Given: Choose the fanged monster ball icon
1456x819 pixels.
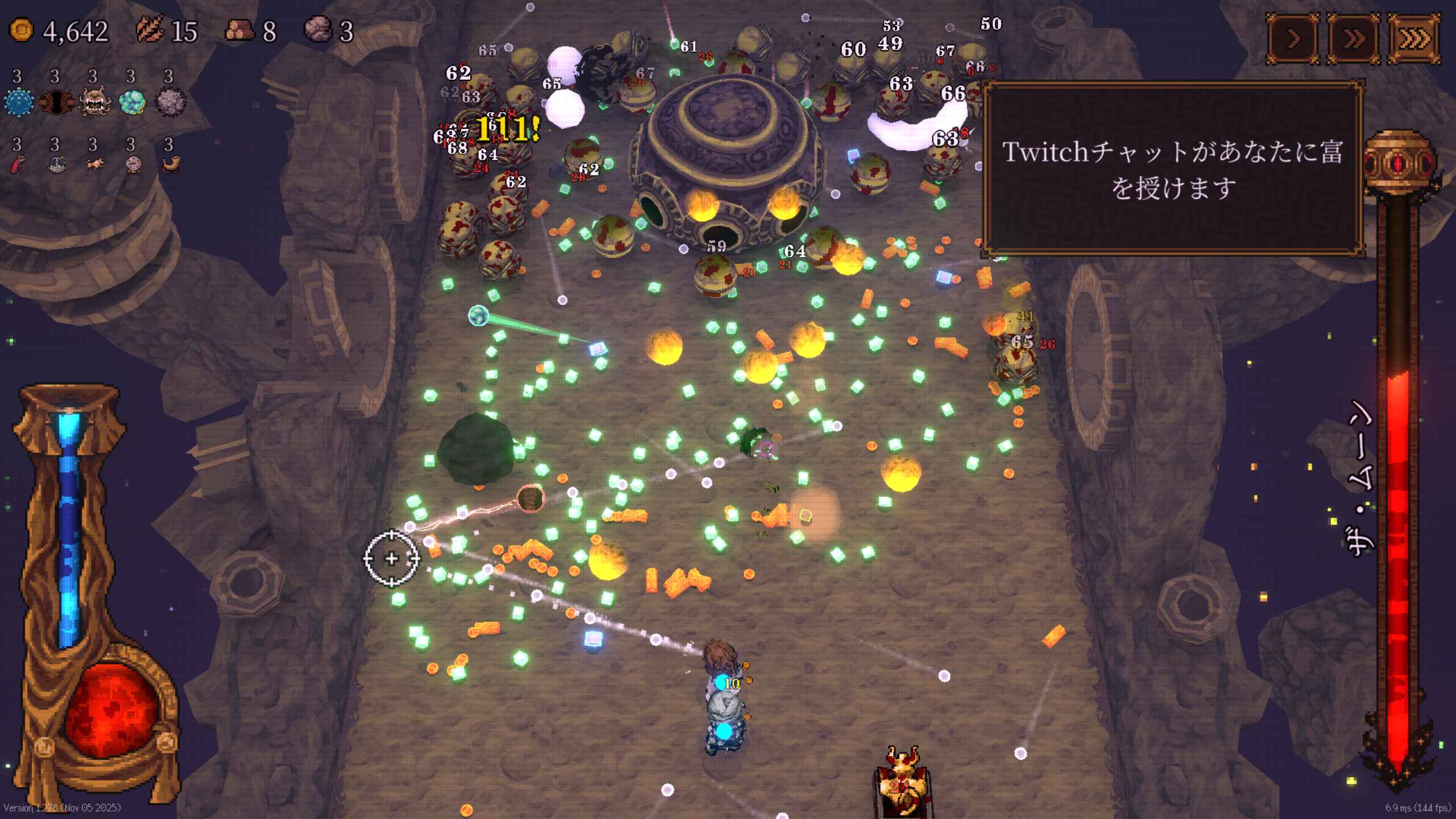Looking at the screenshot, I should point(94,103).
